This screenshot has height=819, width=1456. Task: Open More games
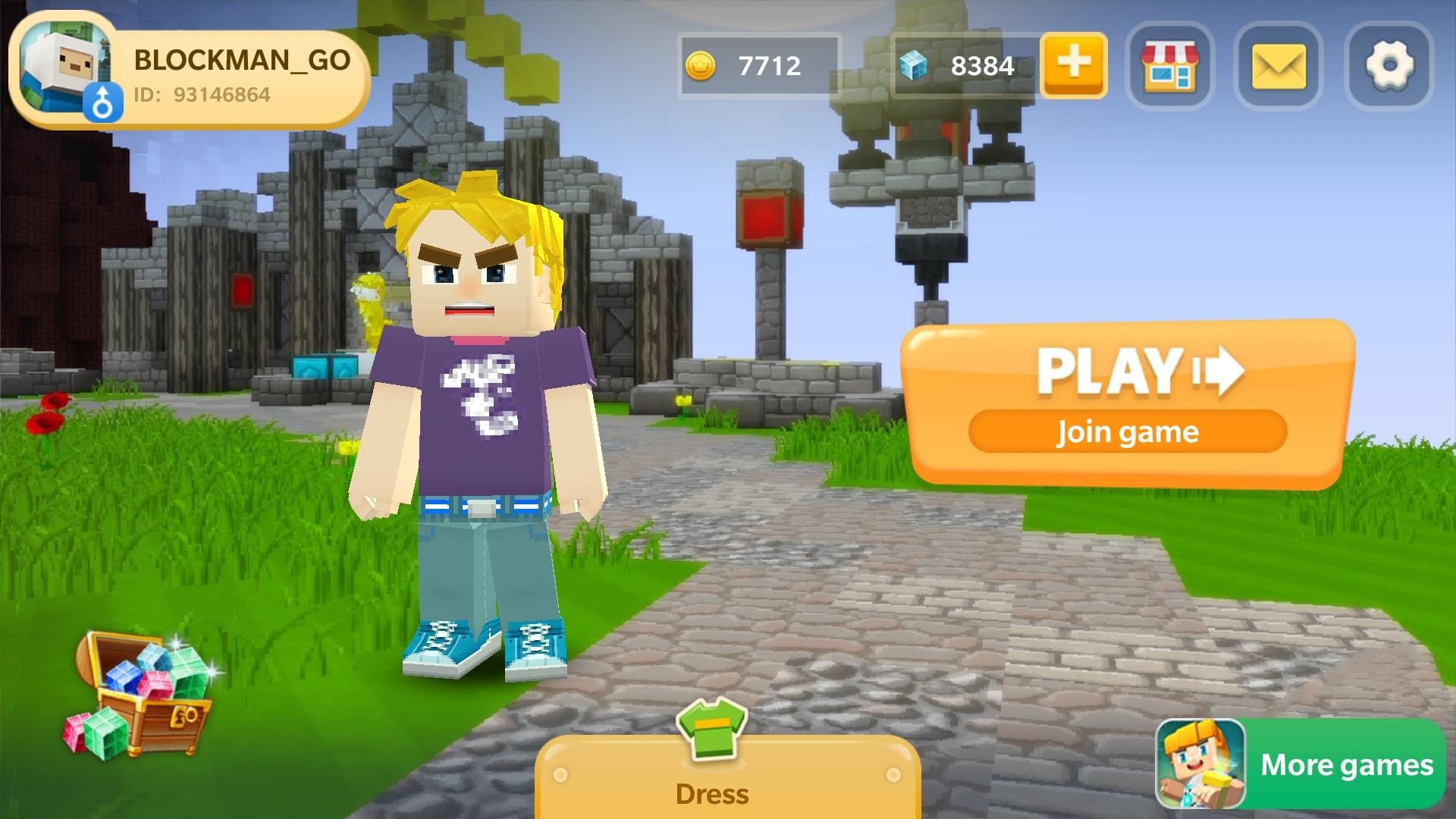click(1346, 765)
